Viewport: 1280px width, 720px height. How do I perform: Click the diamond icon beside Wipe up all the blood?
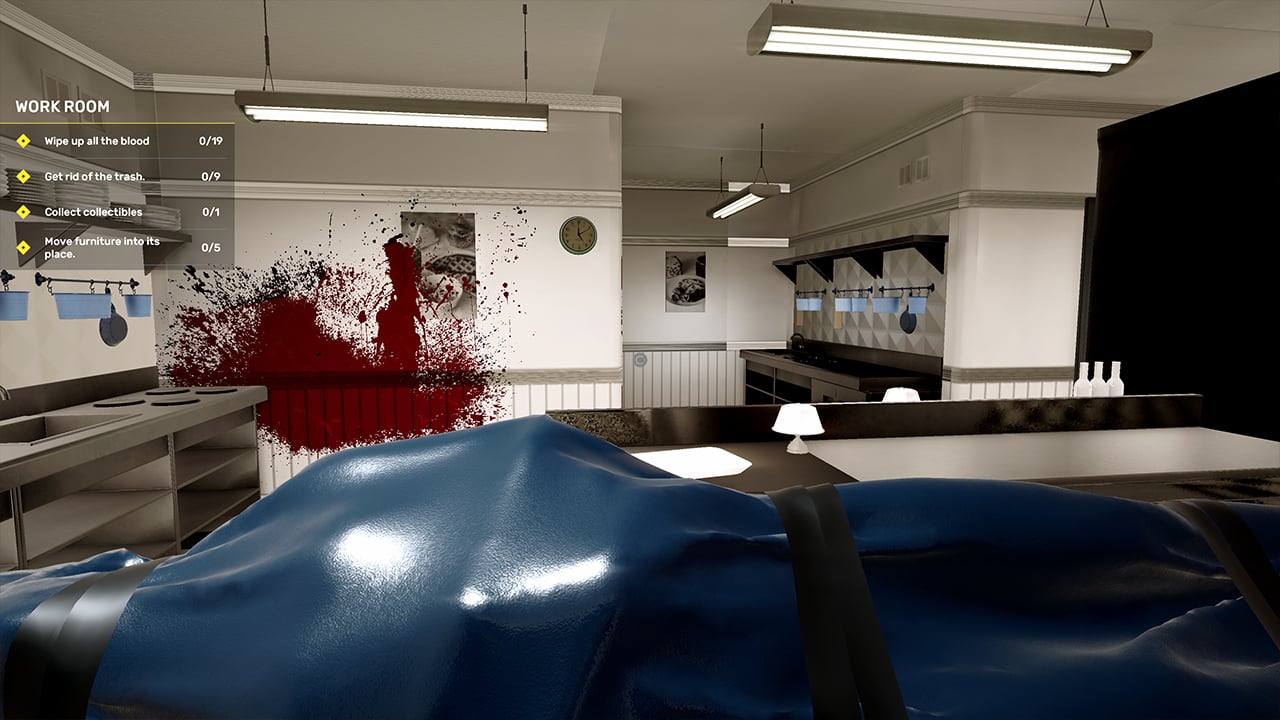point(22,141)
